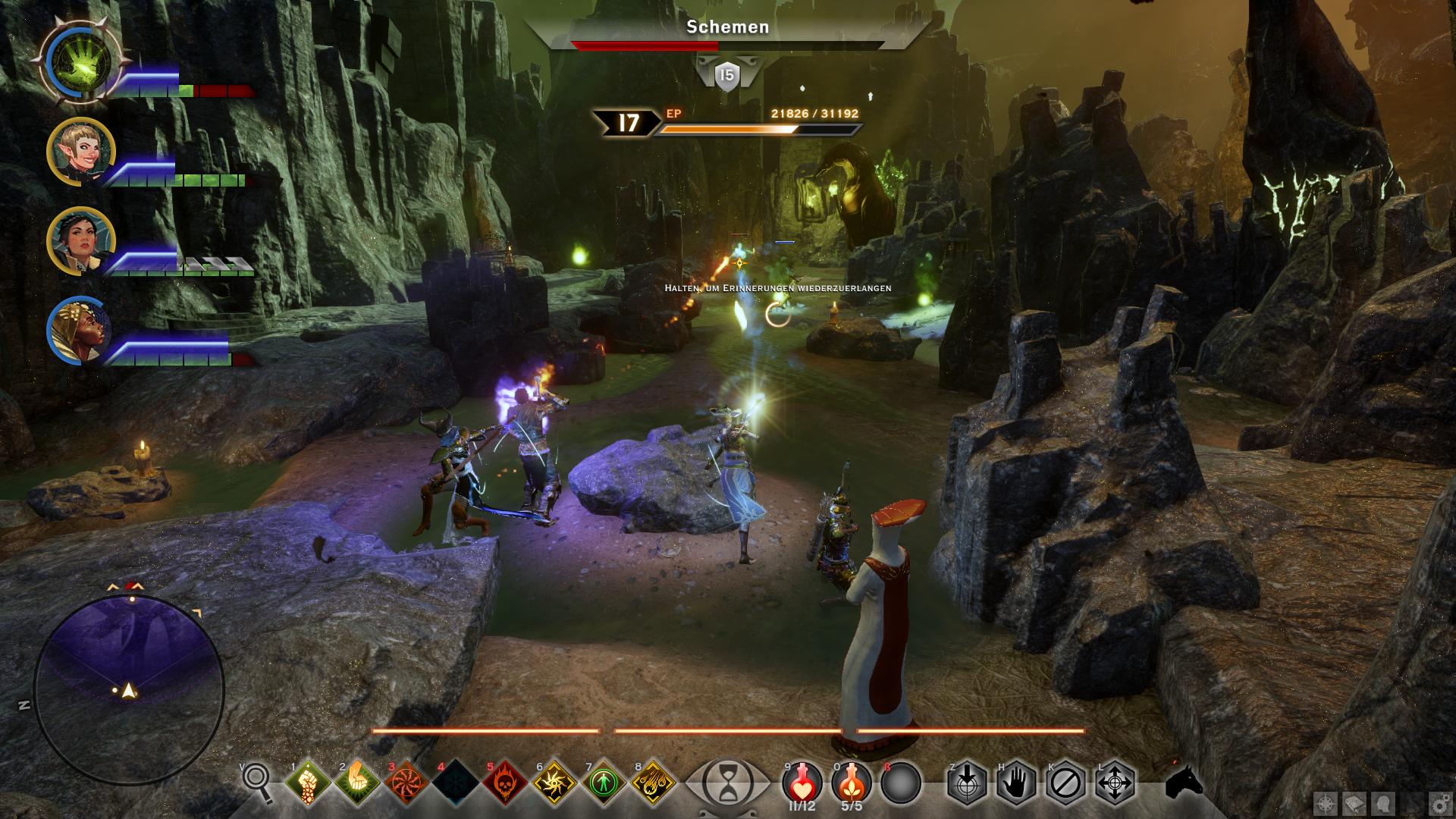The width and height of the screenshot is (1456, 819).
Task: Open the circular minimap
Action: pyautogui.click(x=129, y=687)
